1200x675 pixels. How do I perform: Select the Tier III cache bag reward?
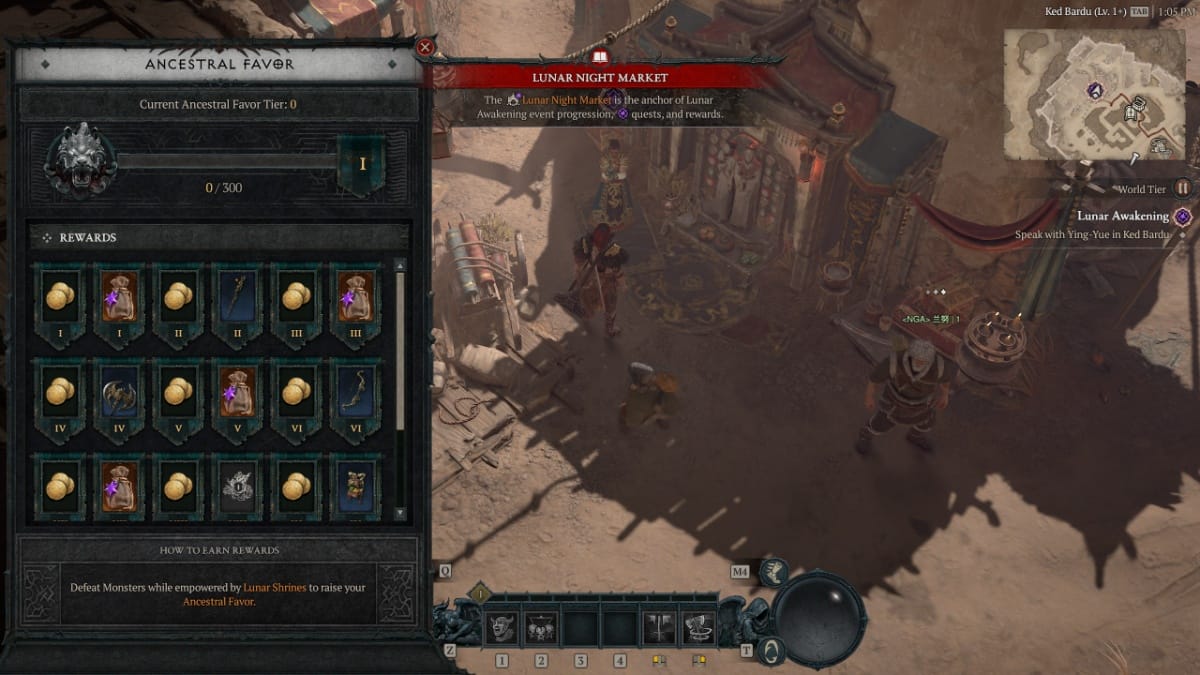[x=355, y=296]
